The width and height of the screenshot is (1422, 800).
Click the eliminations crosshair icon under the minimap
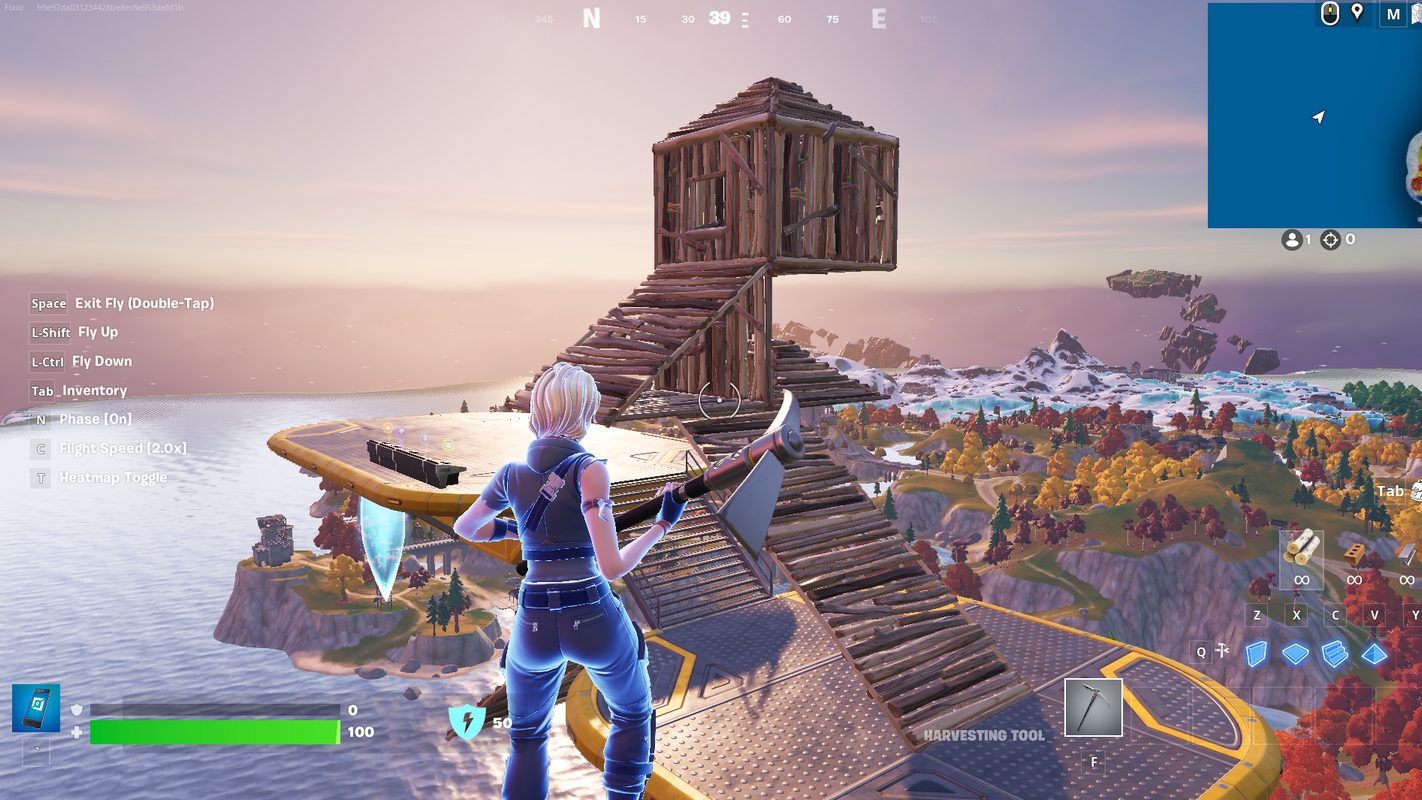click(1330, 239)
